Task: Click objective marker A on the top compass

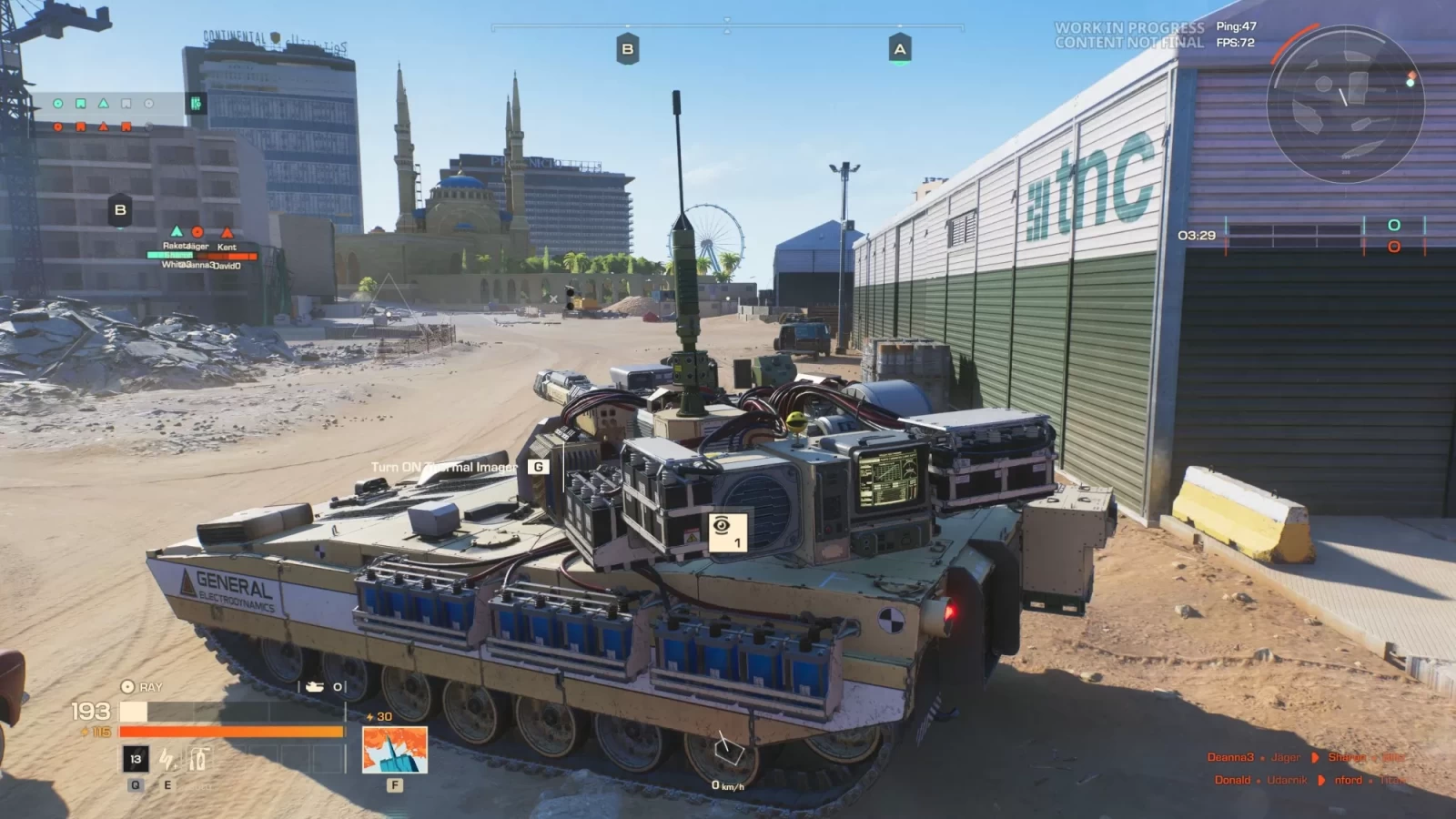Action: [x=900, y=49]
